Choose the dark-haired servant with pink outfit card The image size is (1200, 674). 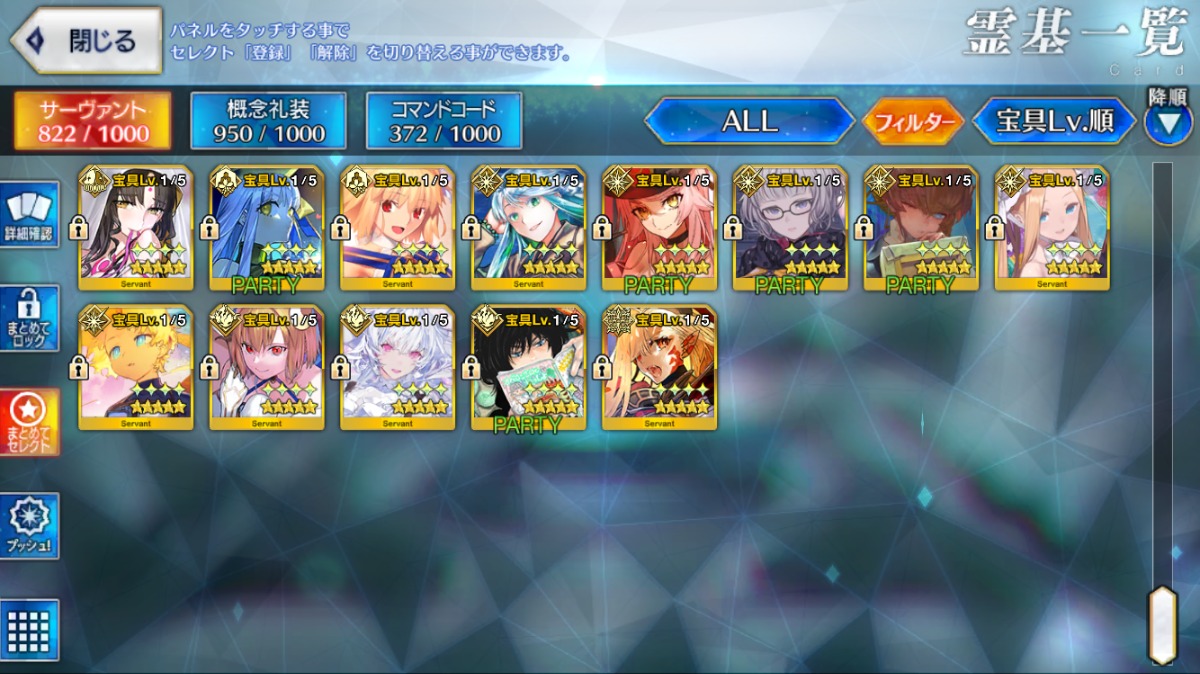pos(135,228)
